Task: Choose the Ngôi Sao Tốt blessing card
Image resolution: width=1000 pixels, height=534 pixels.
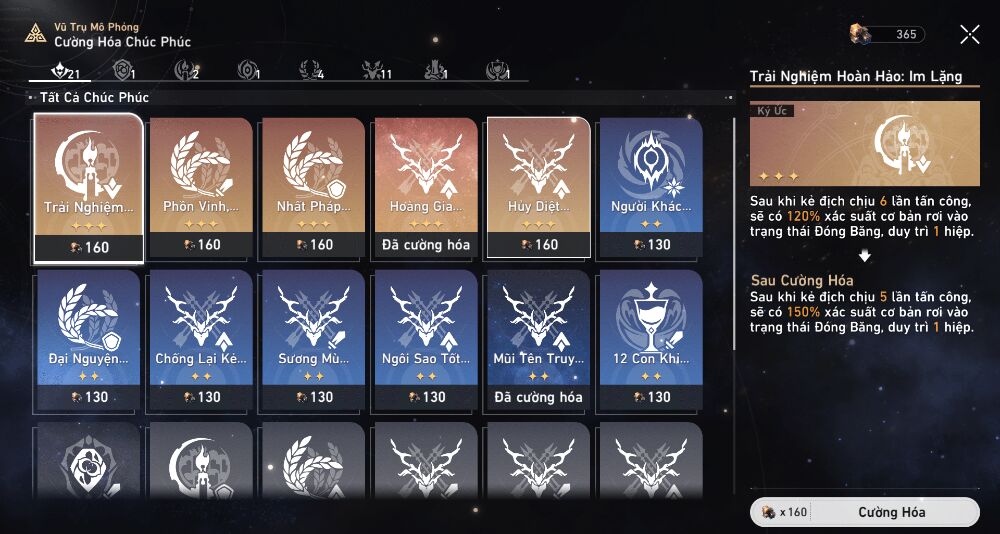Action: pyautogui.click(x=426, y=340)
